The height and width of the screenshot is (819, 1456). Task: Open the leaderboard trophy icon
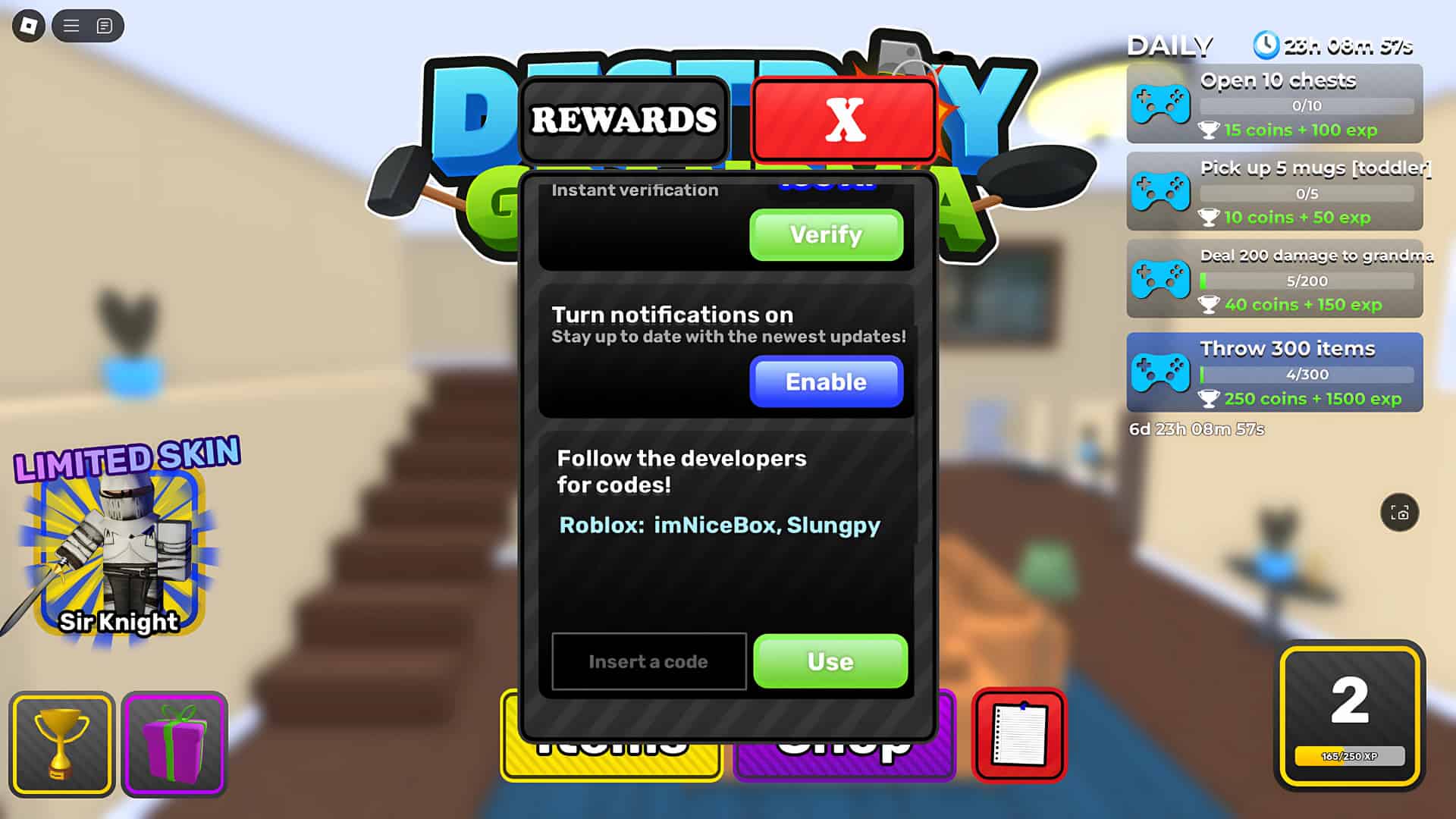coord(61,743)
